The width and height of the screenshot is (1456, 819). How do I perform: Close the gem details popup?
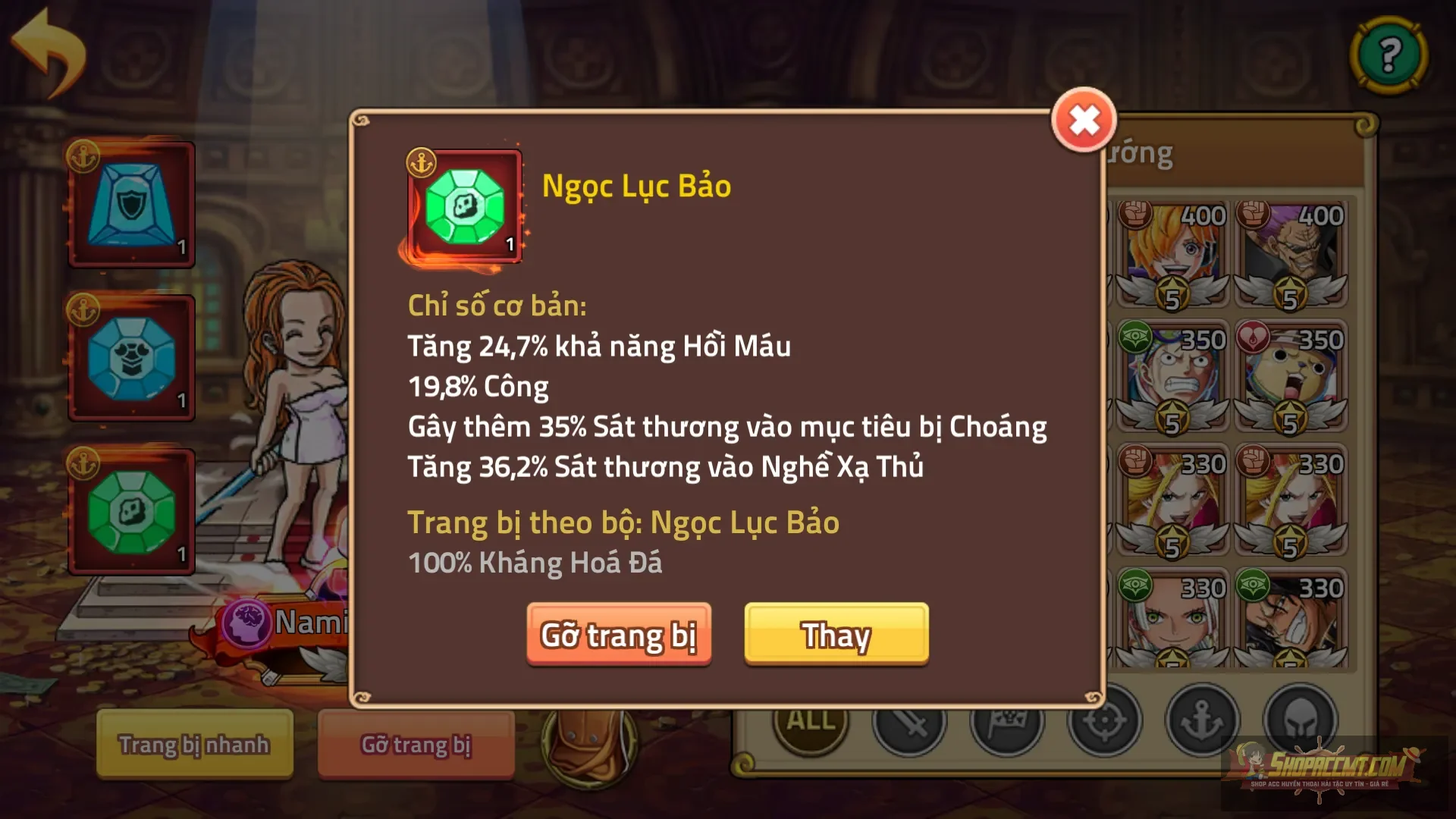tap(1084, 119)
